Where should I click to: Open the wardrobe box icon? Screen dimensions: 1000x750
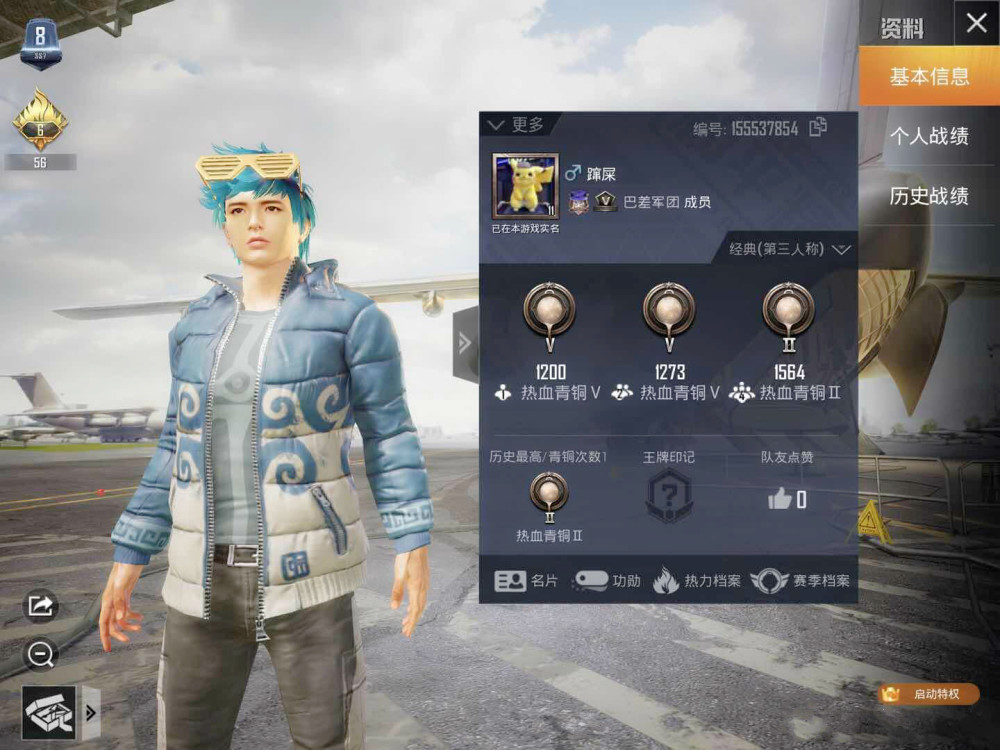(48, 712)
